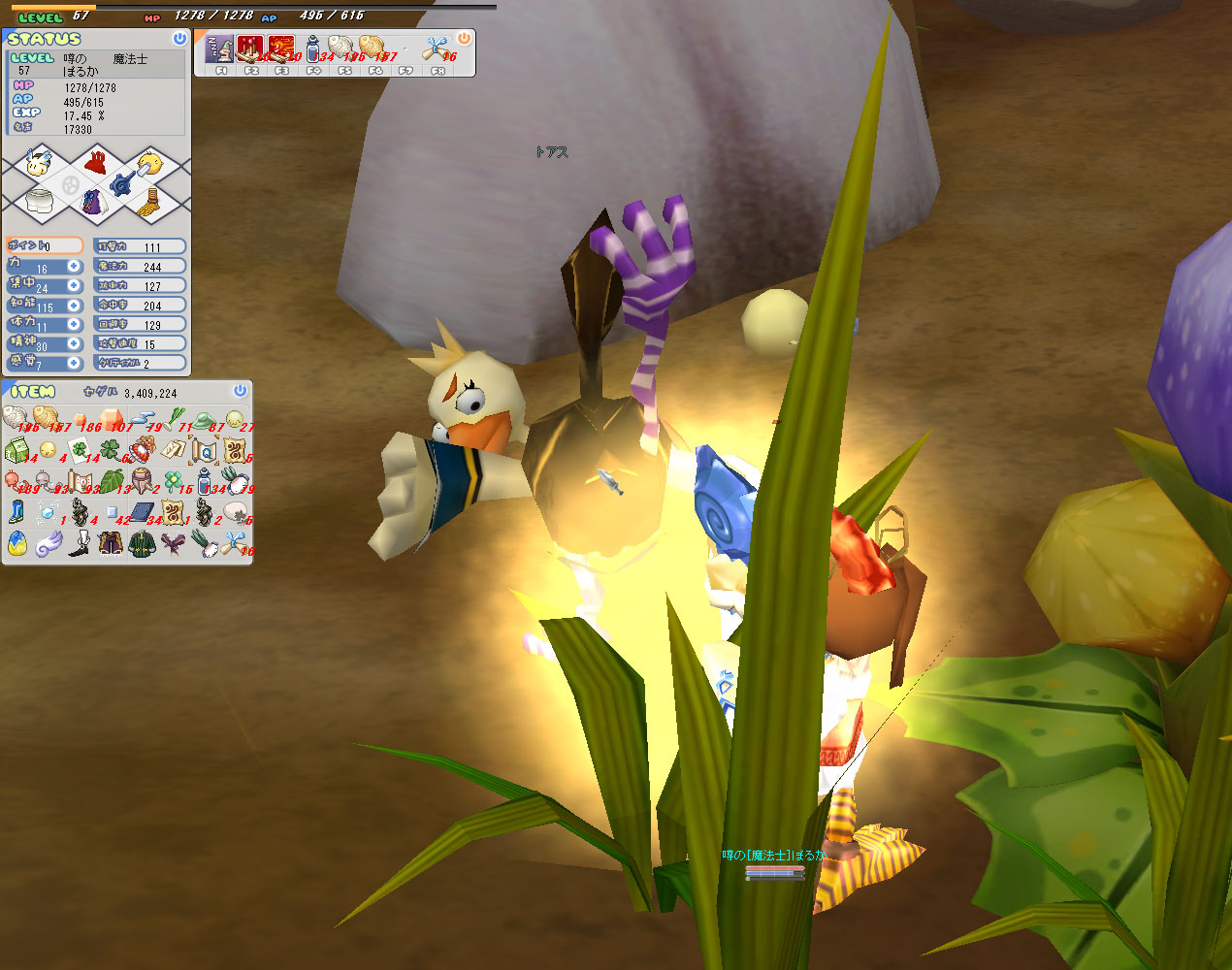Viewport: 1232px width, 970px height.
Task: Select the four-leaf clover item in inventory
Action: tap(111, 451)
